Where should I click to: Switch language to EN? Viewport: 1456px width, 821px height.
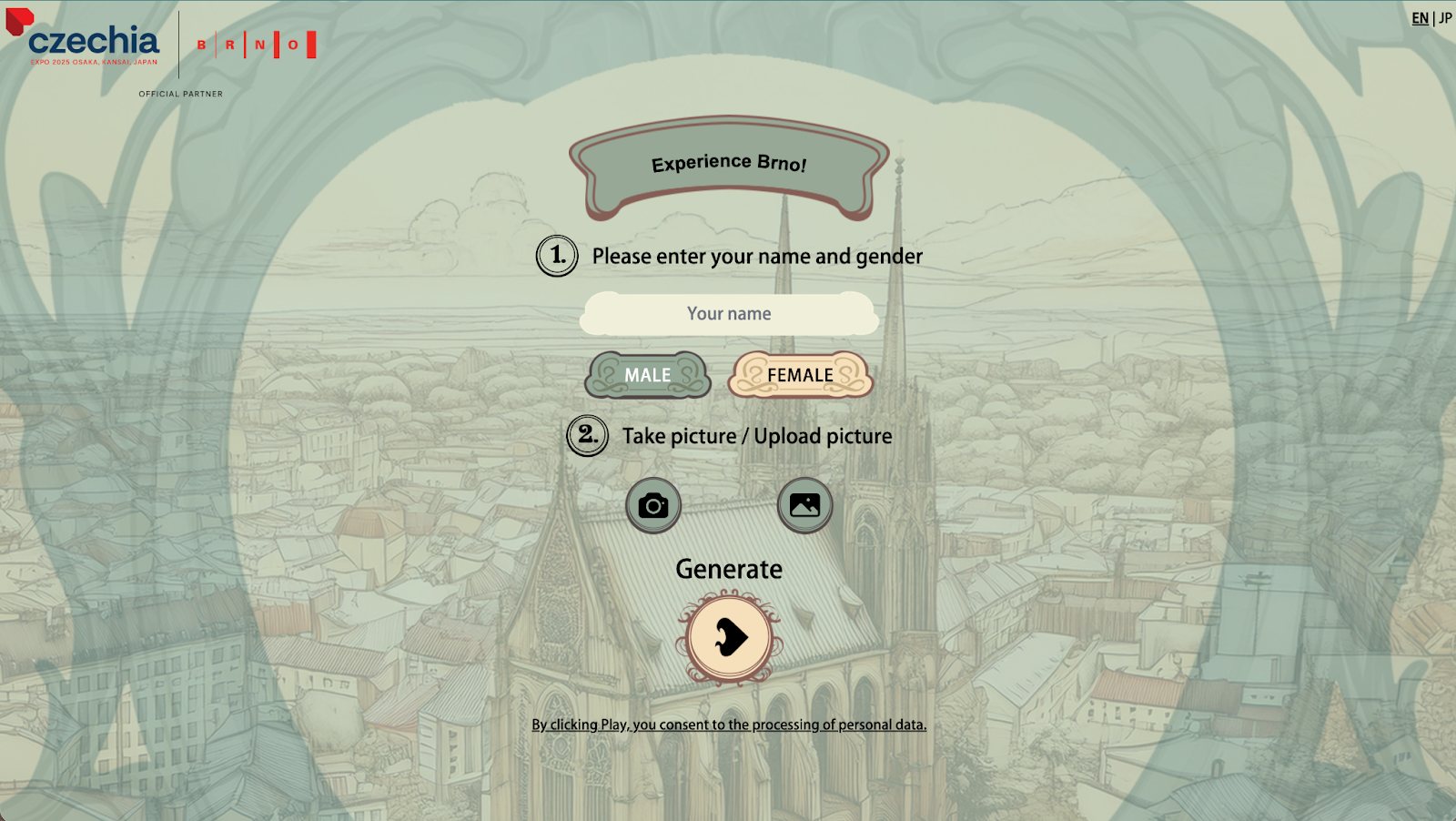pos(1420,18)
